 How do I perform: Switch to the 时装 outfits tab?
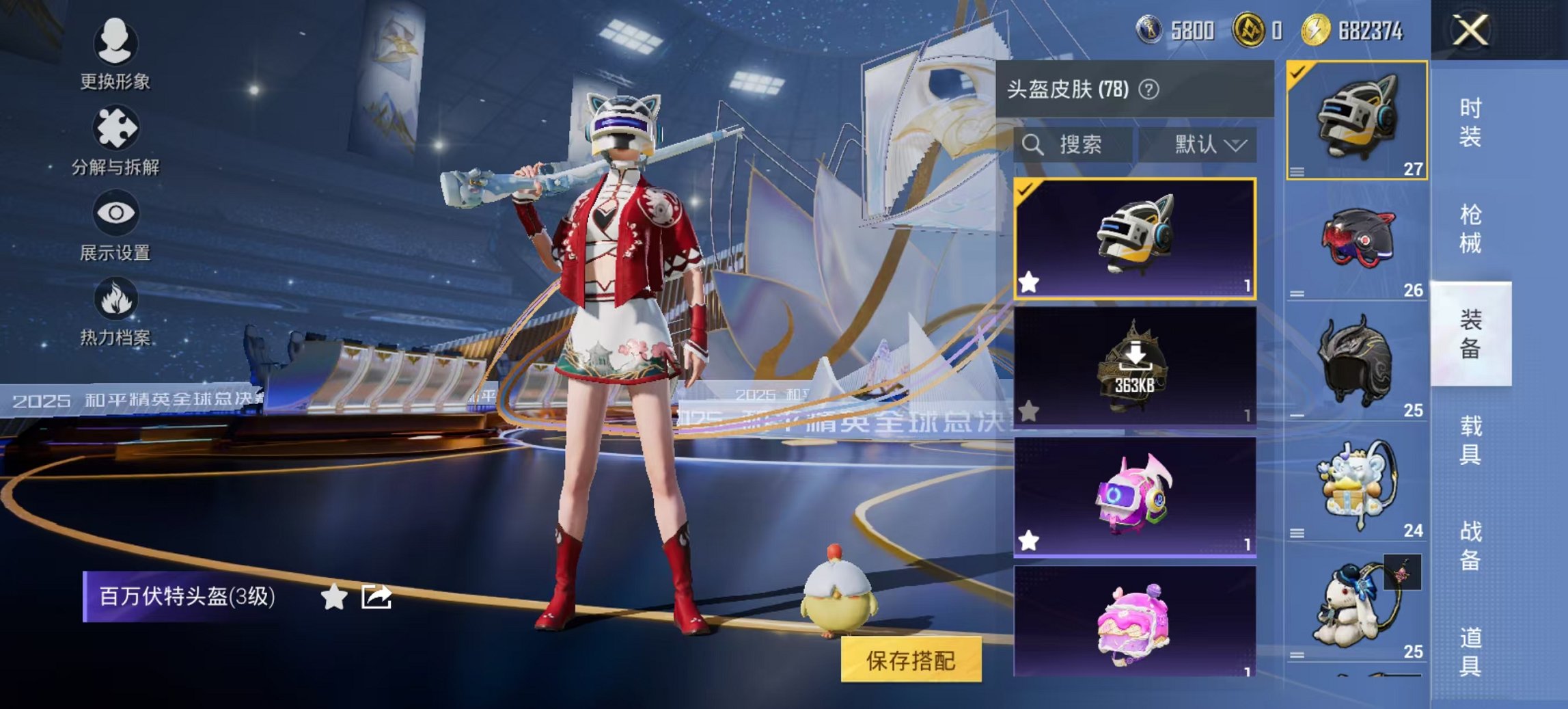(1470, 120)
